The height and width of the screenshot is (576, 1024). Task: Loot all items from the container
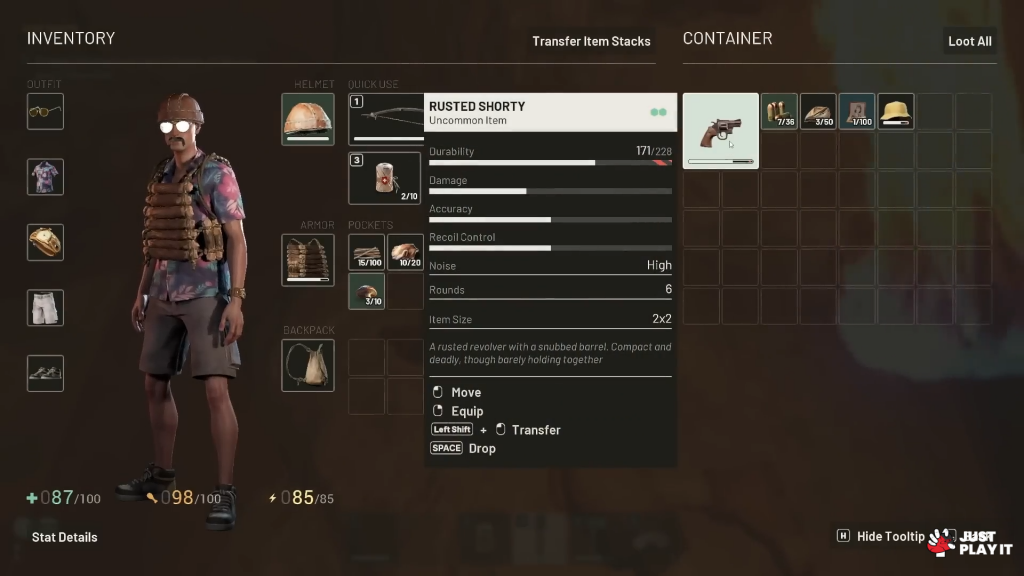tap(969, 41)
